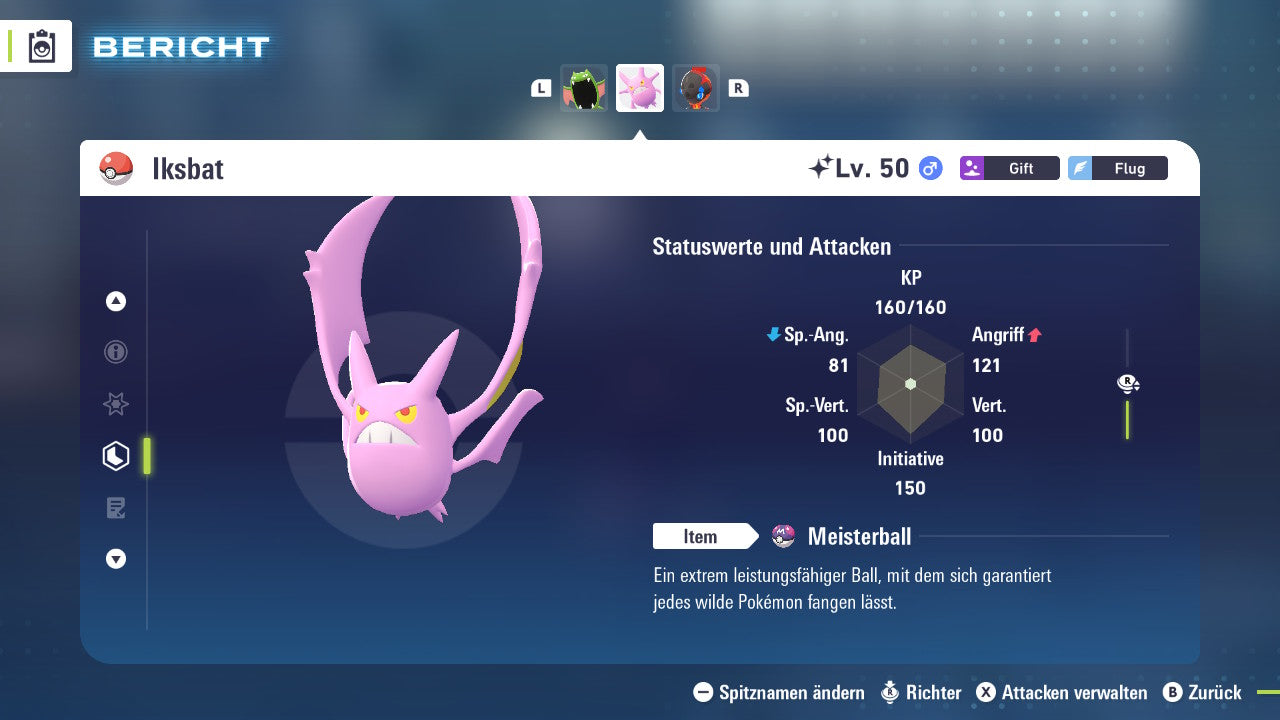The width and height of the screenshot is (1280, 720).
Task: Select the pink Iksbat party thumbnail
Action: point(640,88)
